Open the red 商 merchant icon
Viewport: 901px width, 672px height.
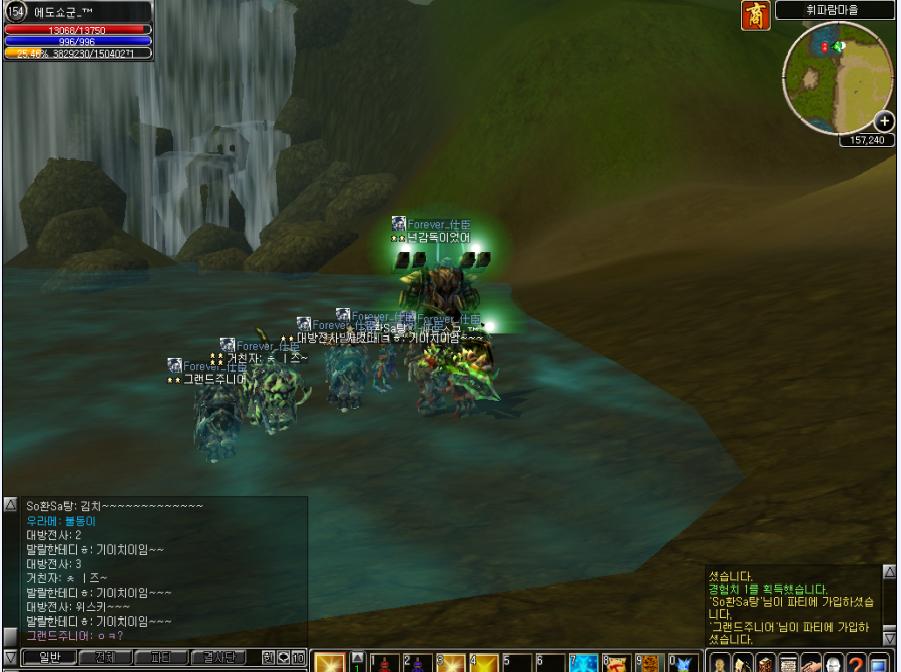756,16
